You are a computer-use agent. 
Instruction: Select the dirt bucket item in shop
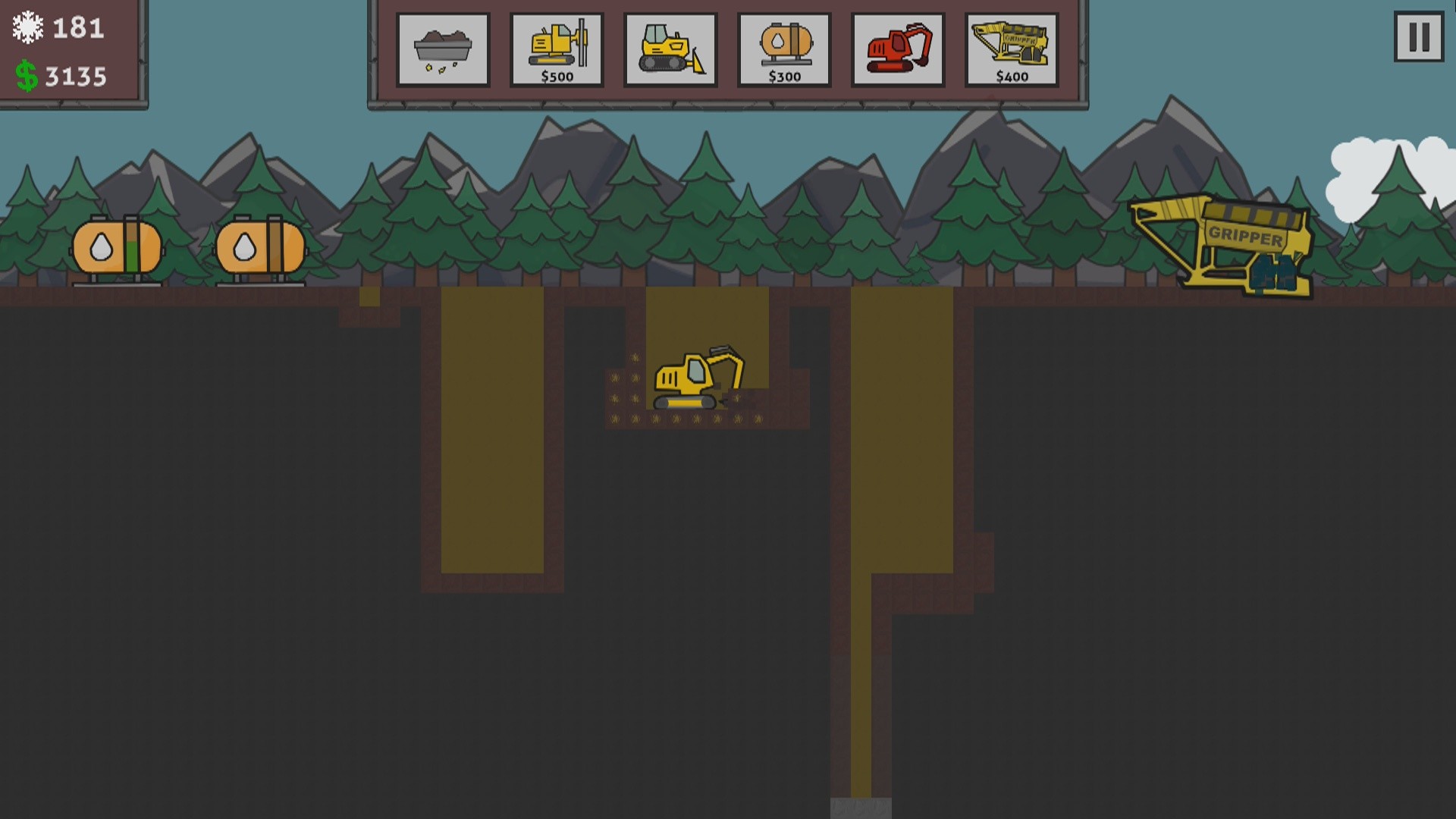443,49
